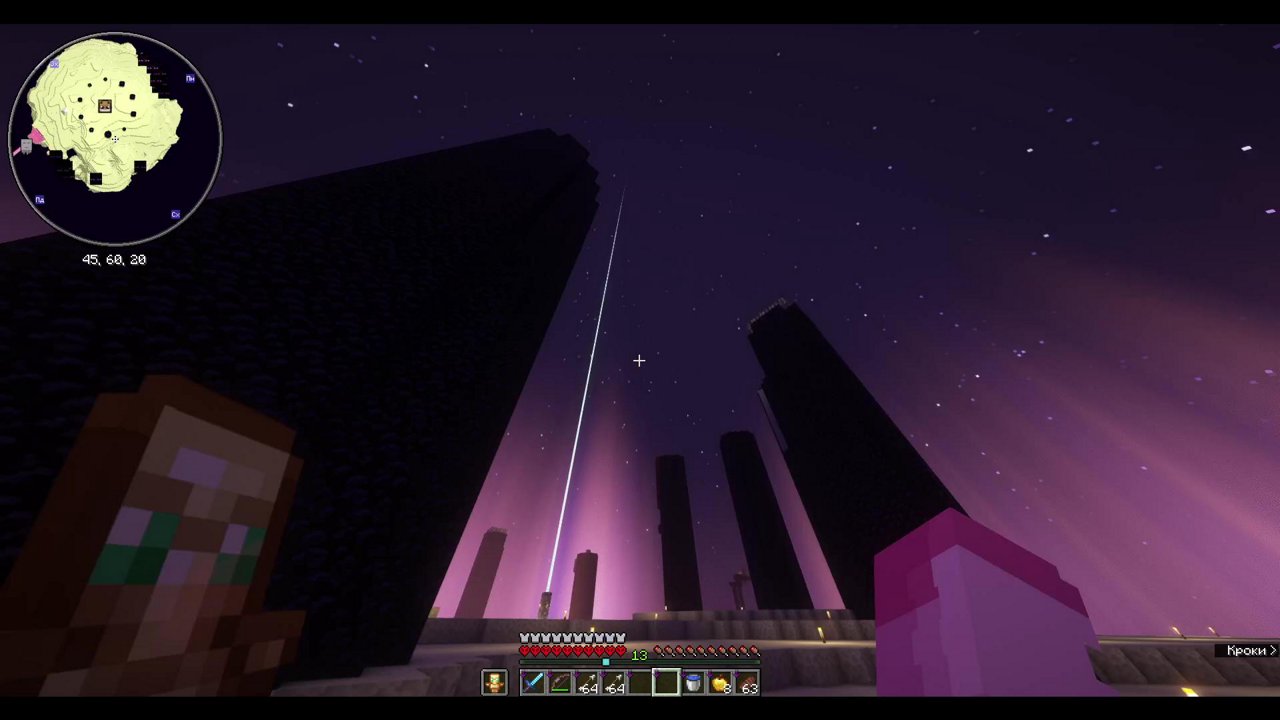Click the totem of undying offhand slot
1280x720 pixels.
[494, 683]
